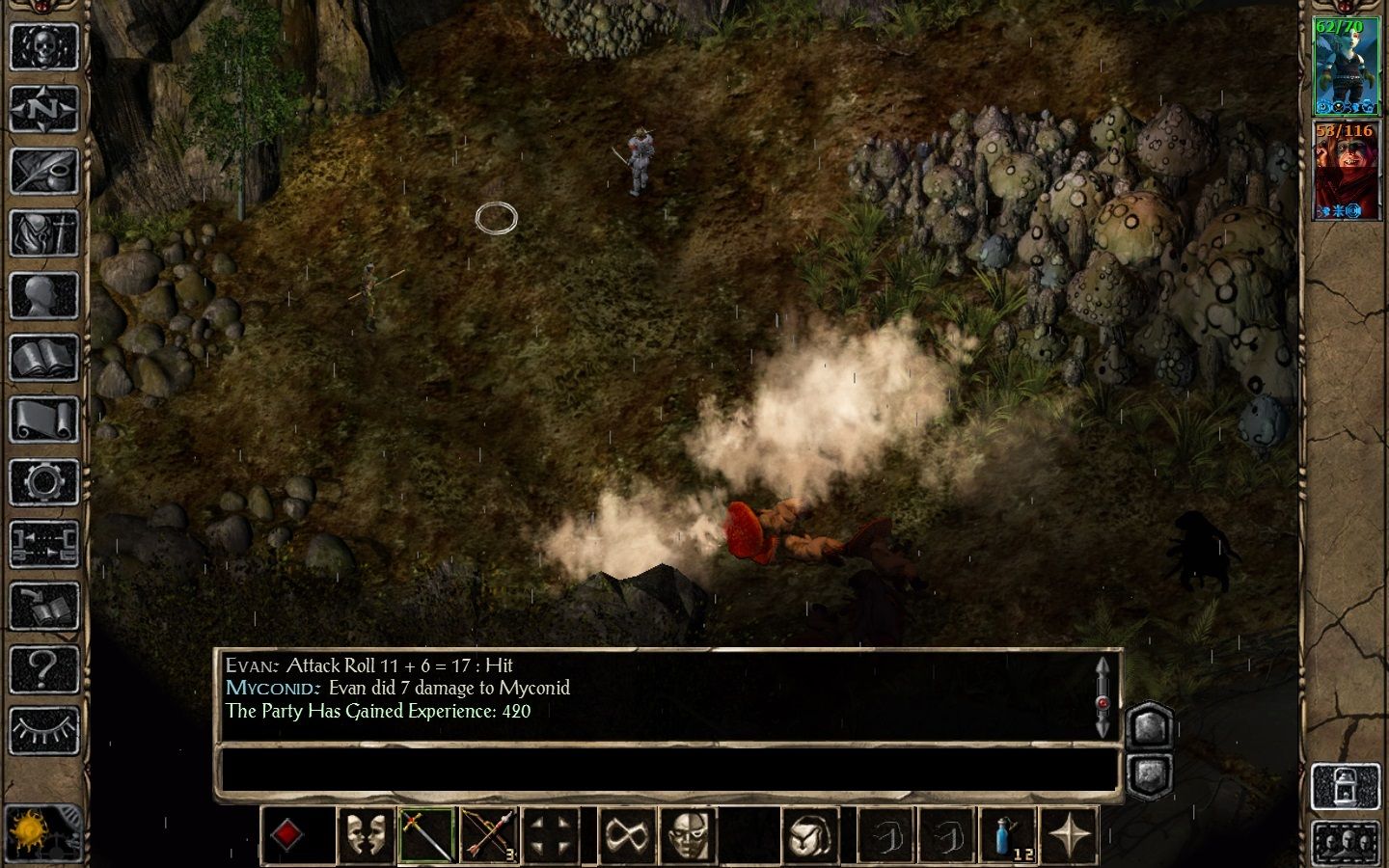1389x868 pixels.
Task: Click the skull button in the left sidebar
Action: (43, 44)
